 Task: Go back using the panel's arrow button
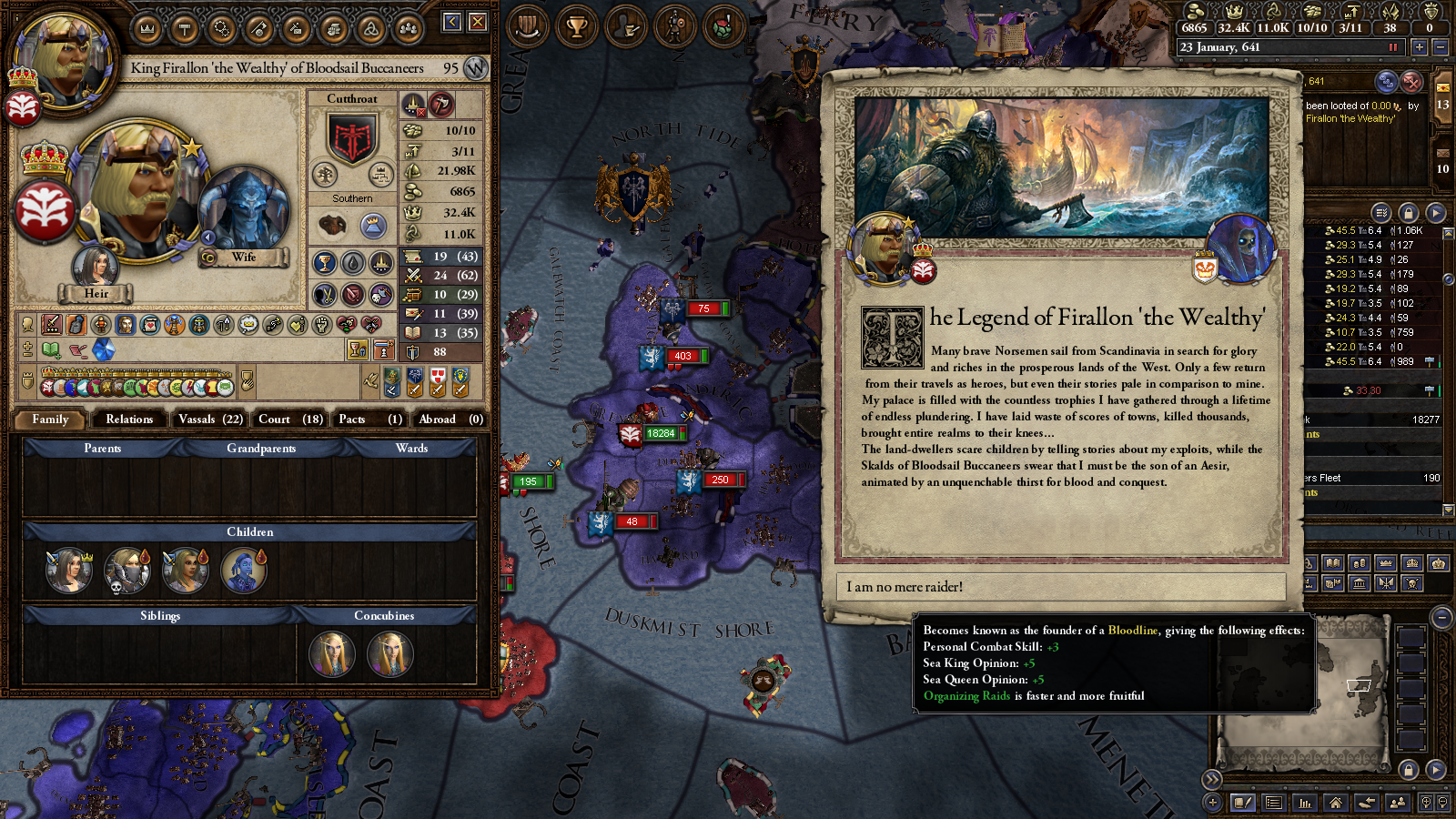point(452,22)
